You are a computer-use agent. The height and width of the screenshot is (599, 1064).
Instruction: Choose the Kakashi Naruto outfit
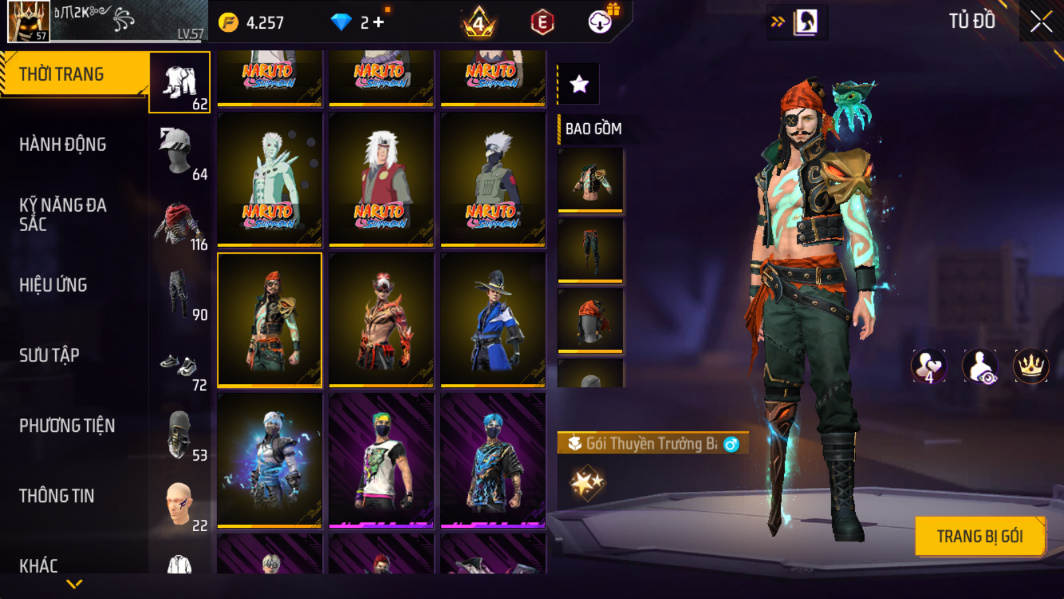click(x=493, y=178)
